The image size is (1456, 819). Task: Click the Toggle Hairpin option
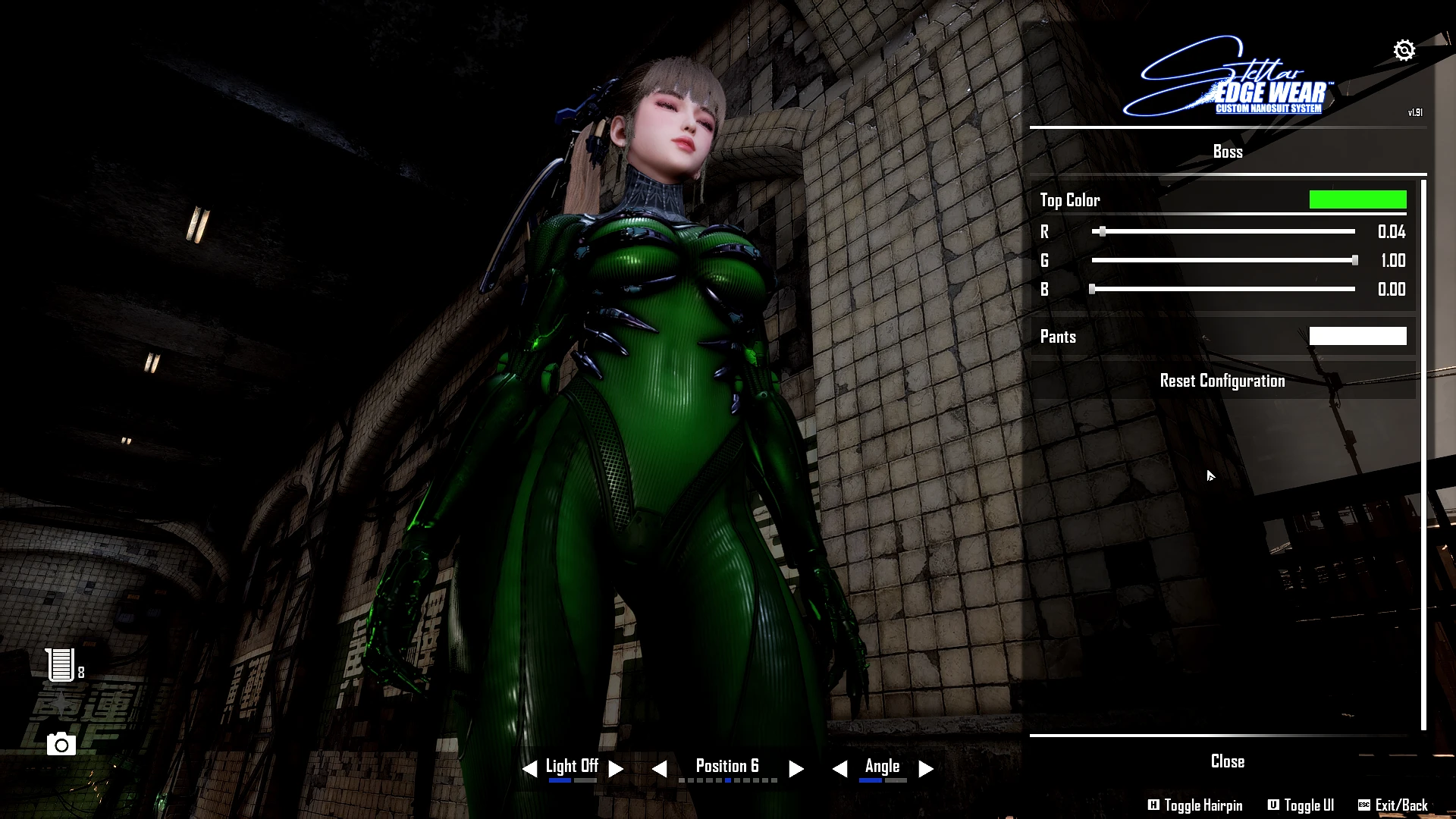(1195, 805)
